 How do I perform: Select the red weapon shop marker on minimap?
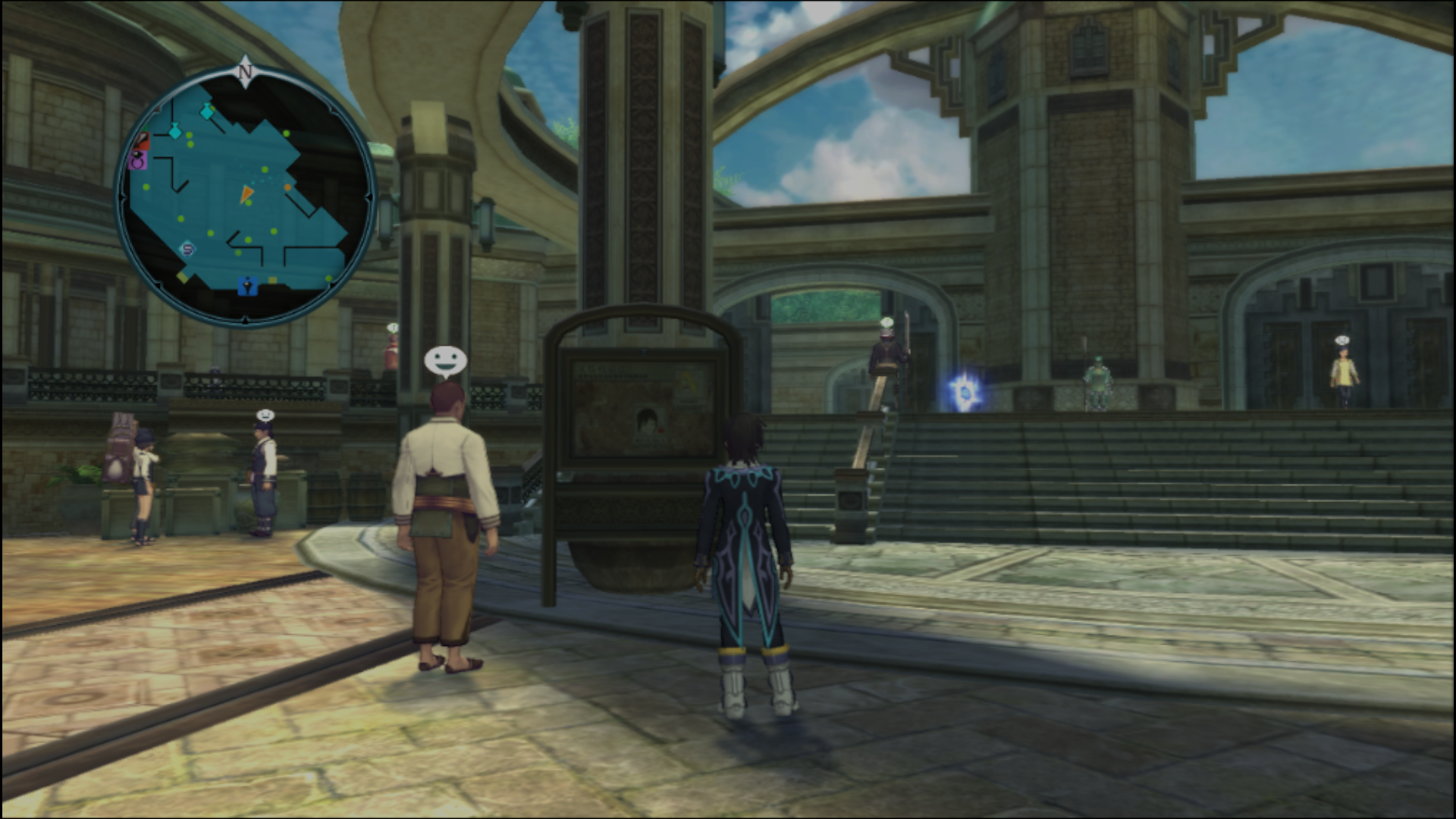tap(141, 142)
